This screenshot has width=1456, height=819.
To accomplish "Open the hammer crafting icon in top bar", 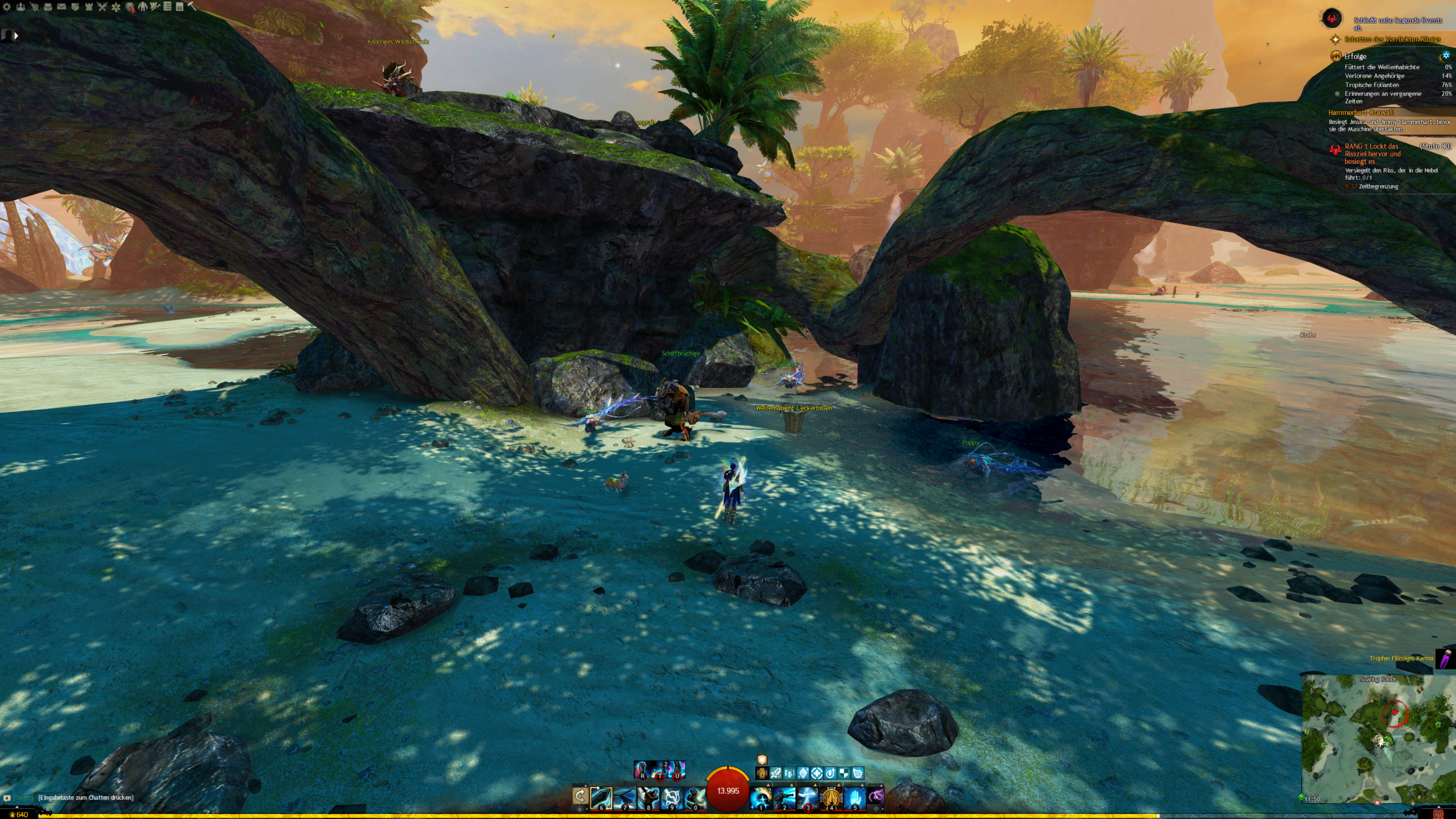I will point(192,6).
